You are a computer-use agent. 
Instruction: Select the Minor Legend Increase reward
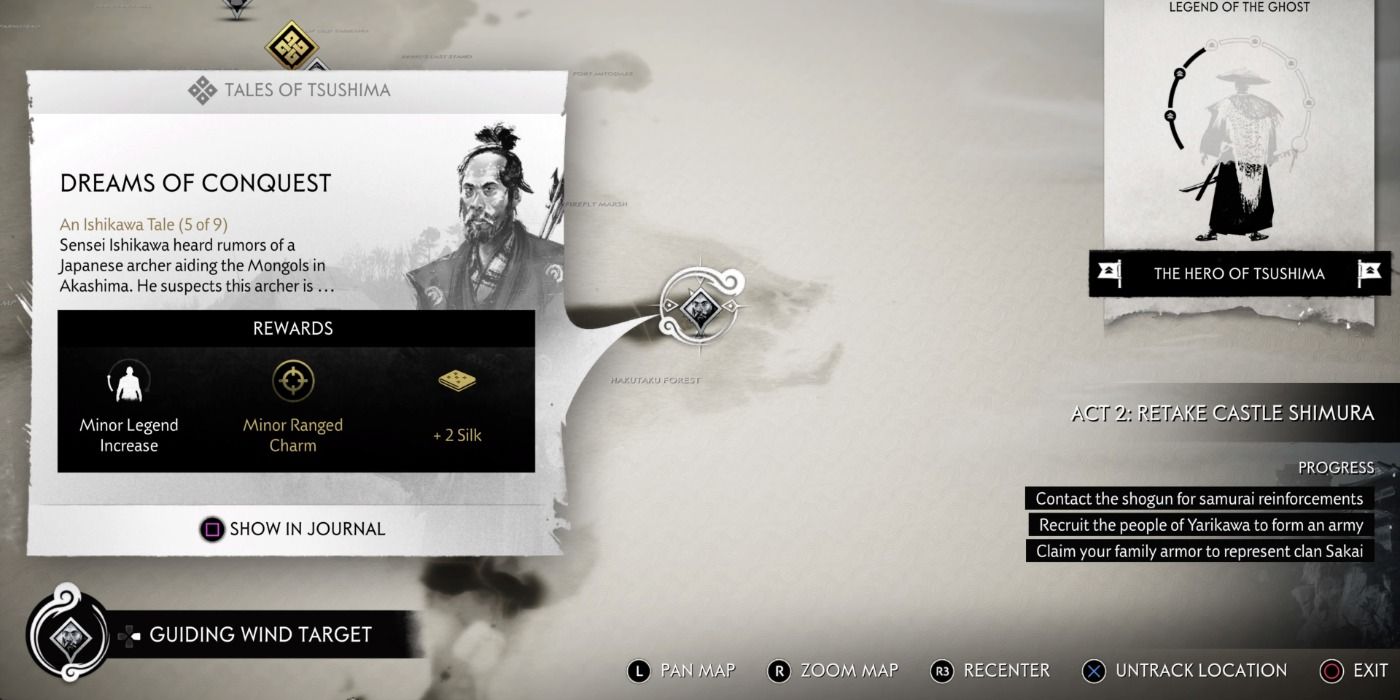coord(129,408)
